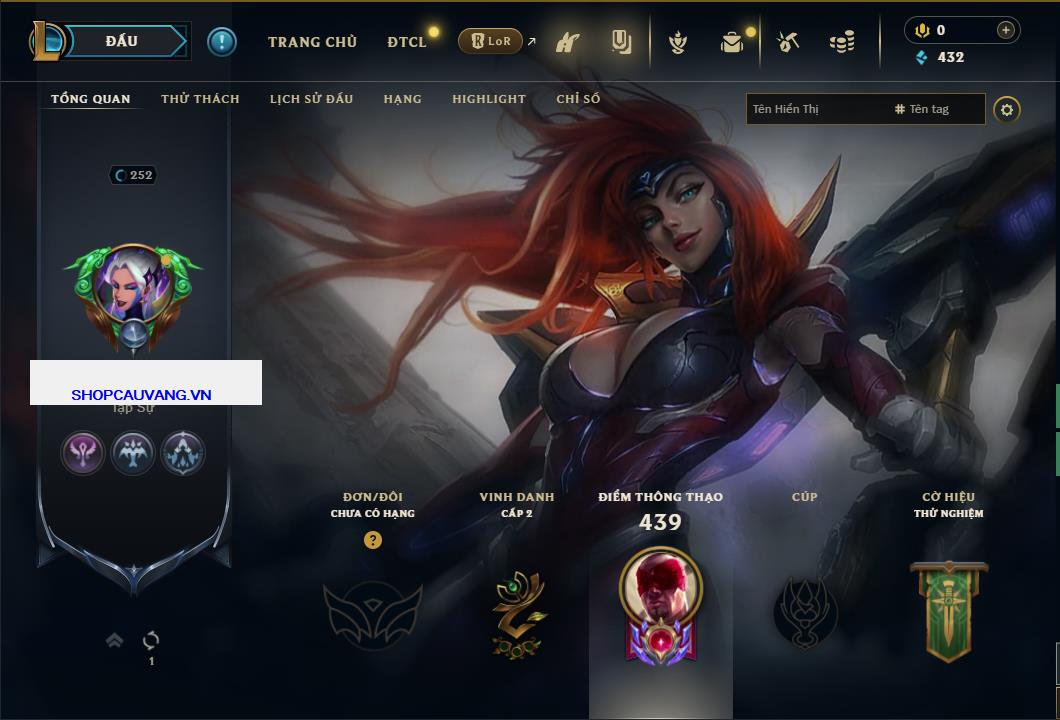Select the HẠNG tab

tap(402, 99)
